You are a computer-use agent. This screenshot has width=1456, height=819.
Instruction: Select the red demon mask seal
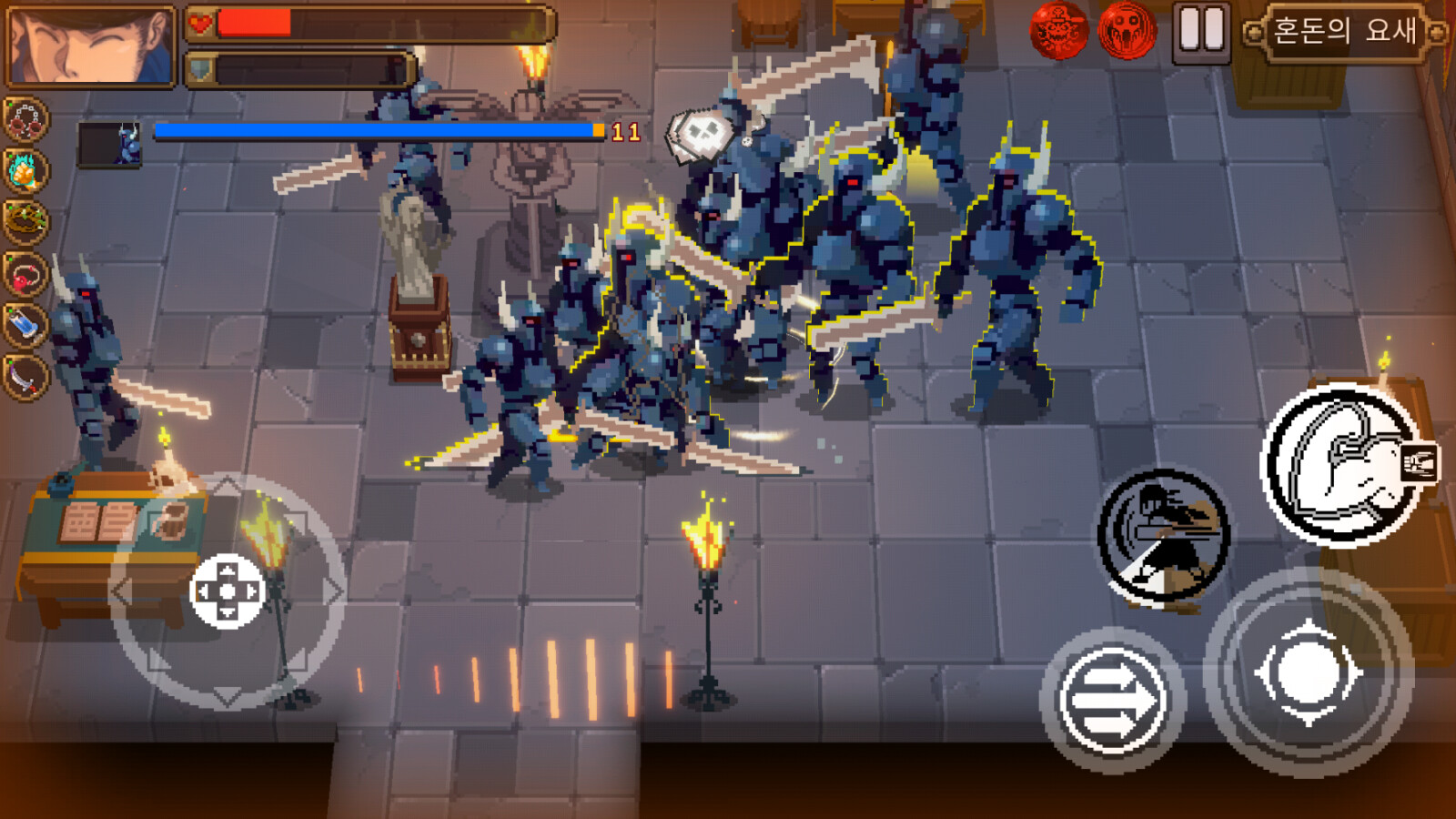point(1058,30)
